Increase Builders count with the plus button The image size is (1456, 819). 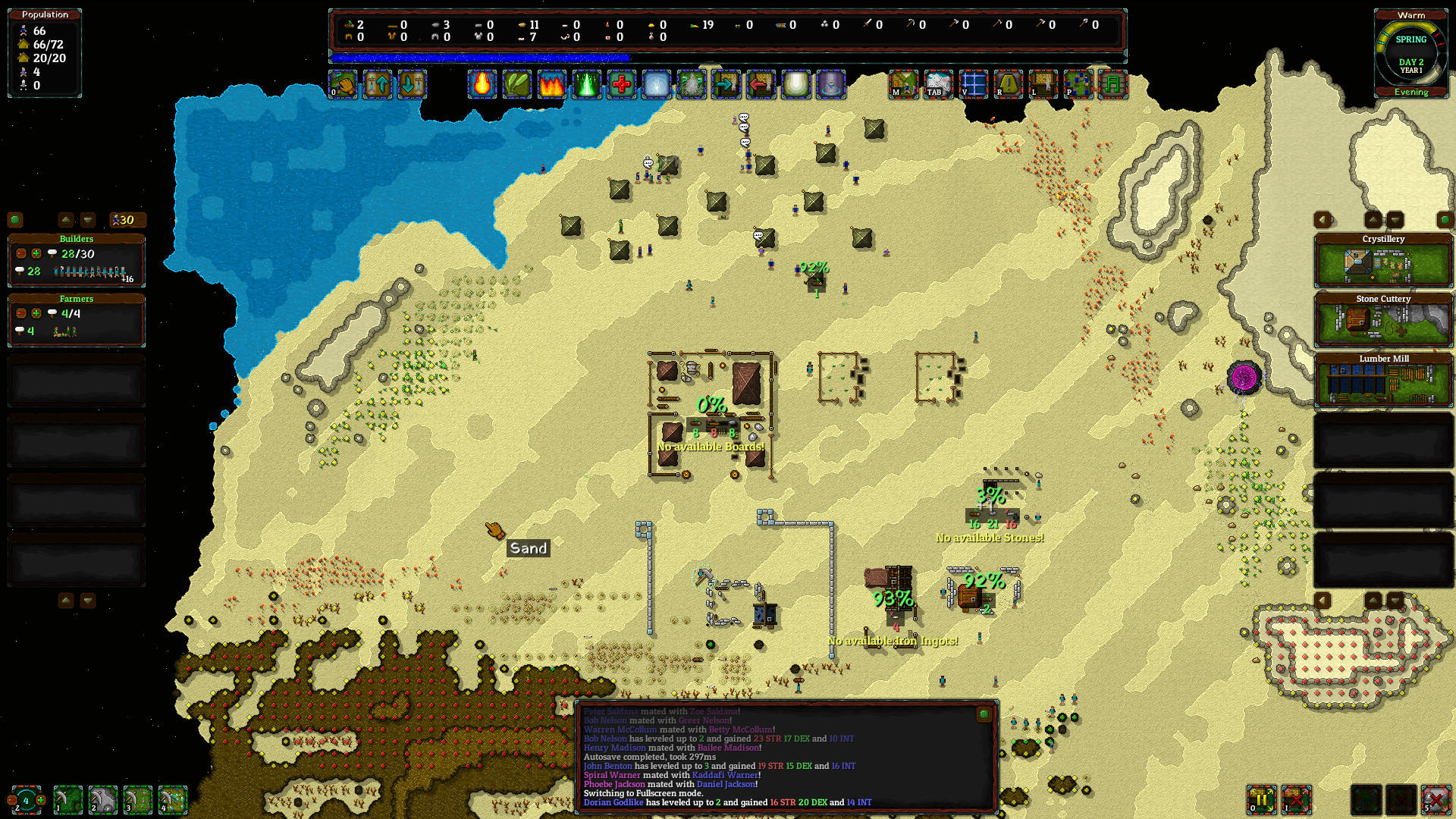[36, 253]
